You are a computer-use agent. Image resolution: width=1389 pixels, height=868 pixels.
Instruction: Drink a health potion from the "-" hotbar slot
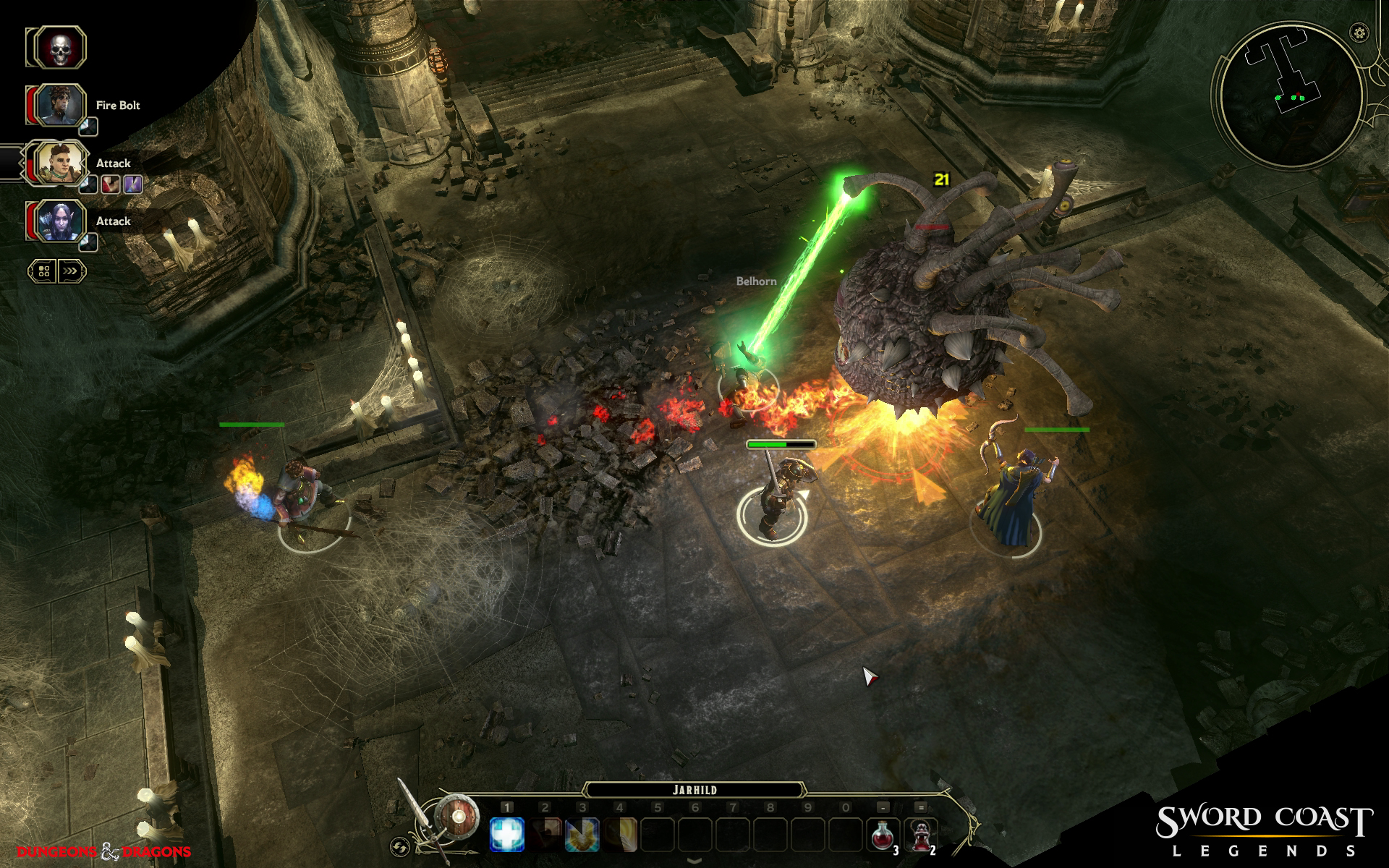click(x=883, y=833)
